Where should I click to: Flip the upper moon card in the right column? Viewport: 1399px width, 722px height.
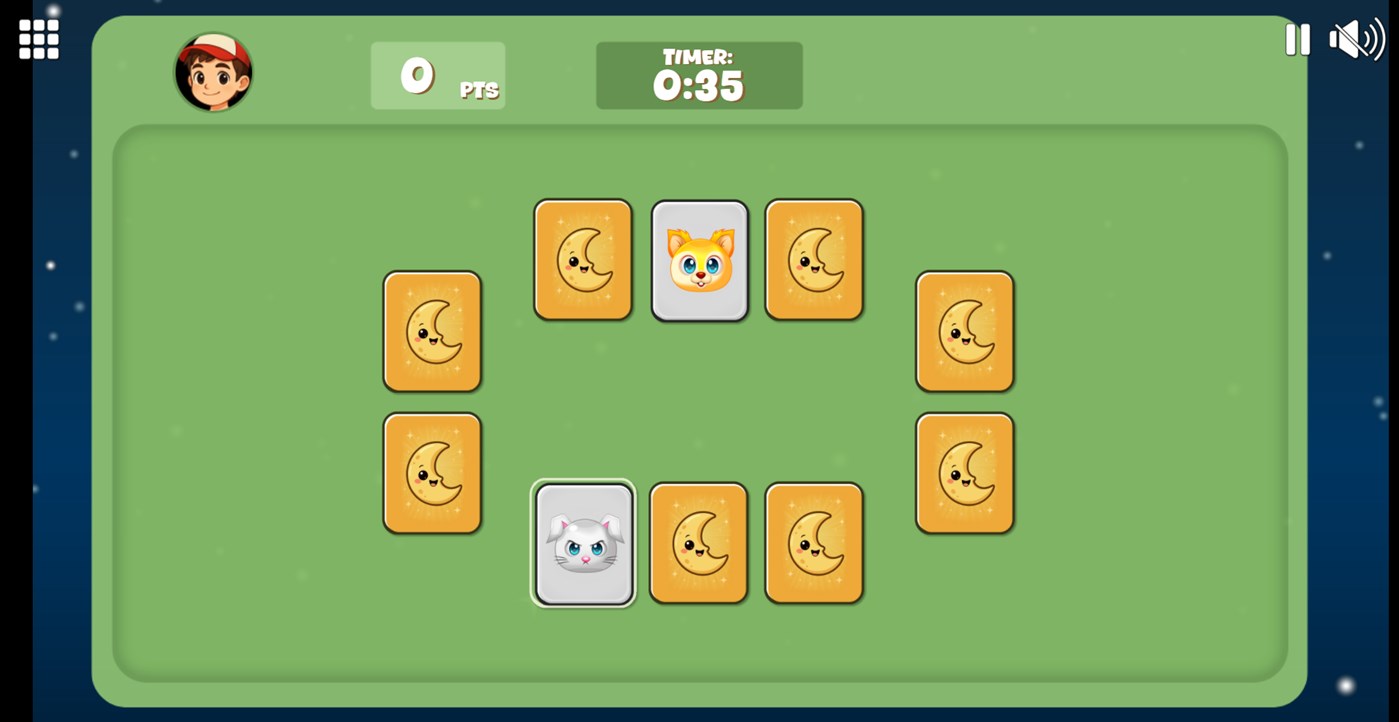click(964, 331)
